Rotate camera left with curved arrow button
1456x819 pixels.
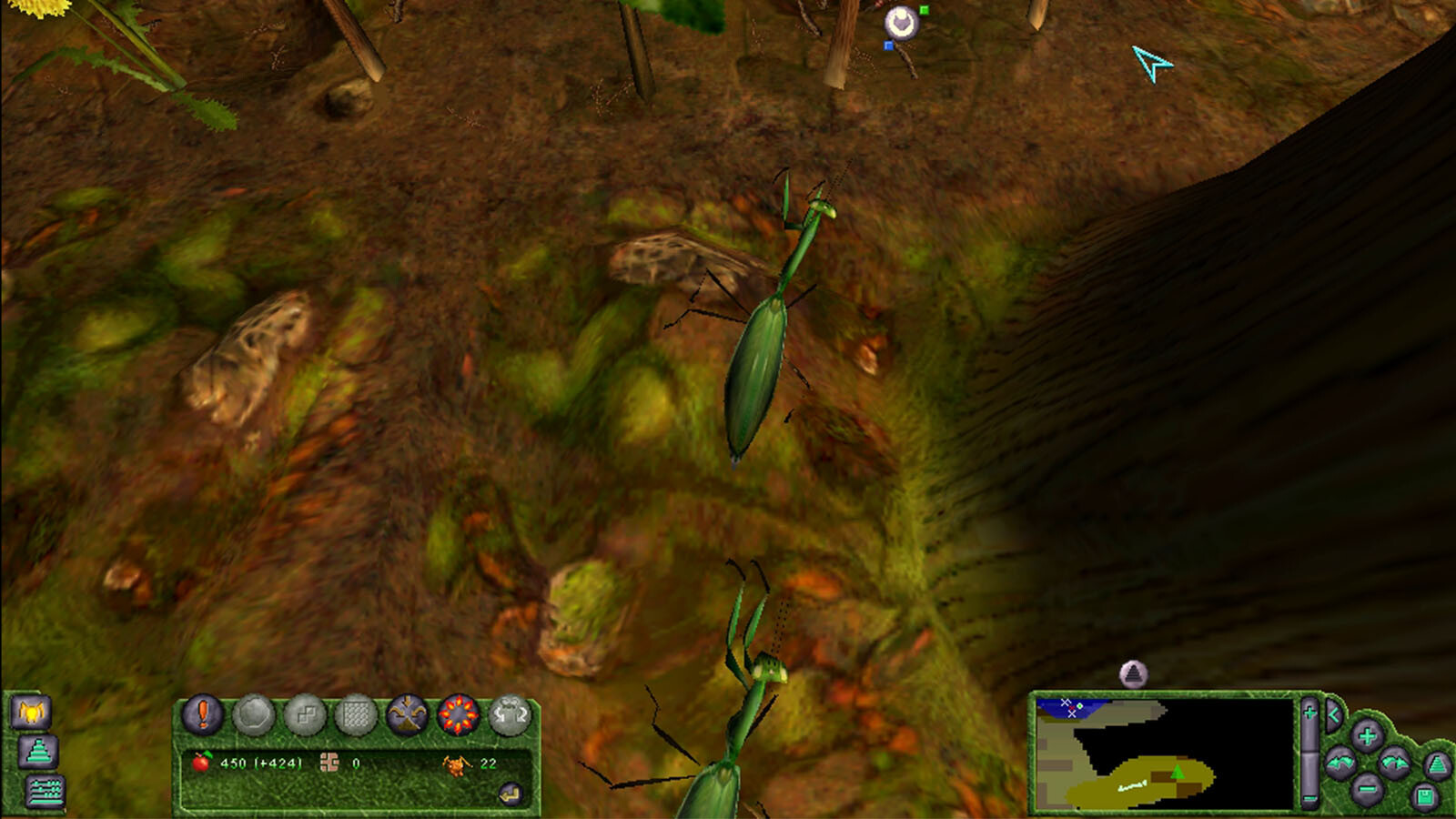pos(1340,763)
